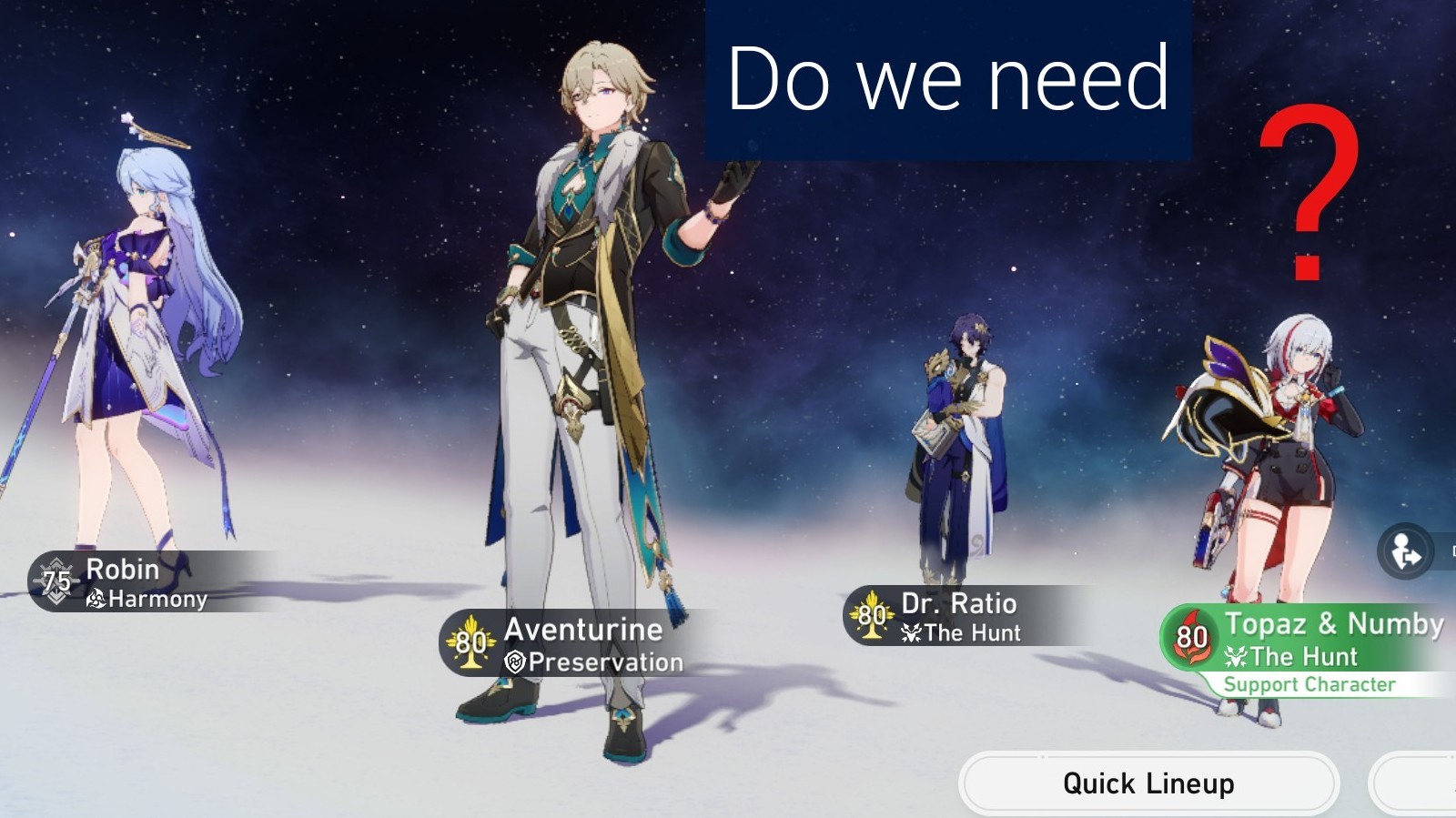The width and height of the screenshot is (1456, 818).
Task: Click The Hunt icon under Topaz & Numby
Action: [1237, 657]
